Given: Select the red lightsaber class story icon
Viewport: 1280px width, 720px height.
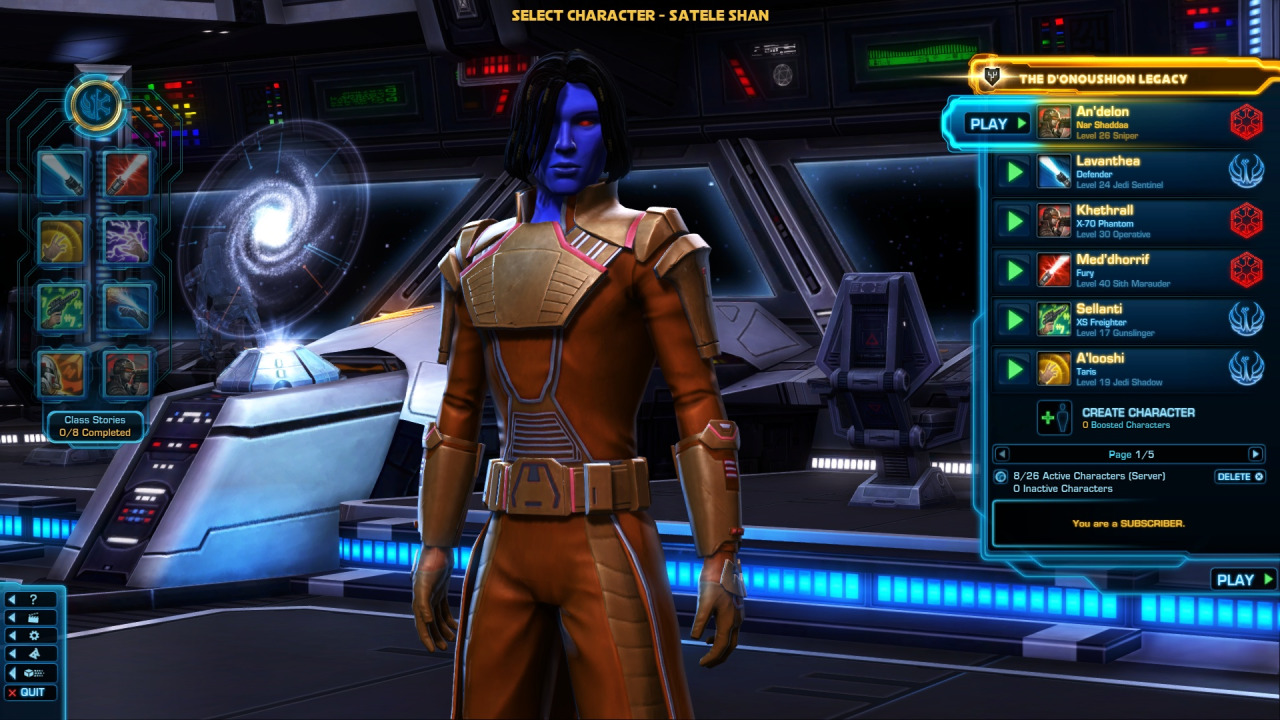Looking at the screenshot, I should [127, 175].
